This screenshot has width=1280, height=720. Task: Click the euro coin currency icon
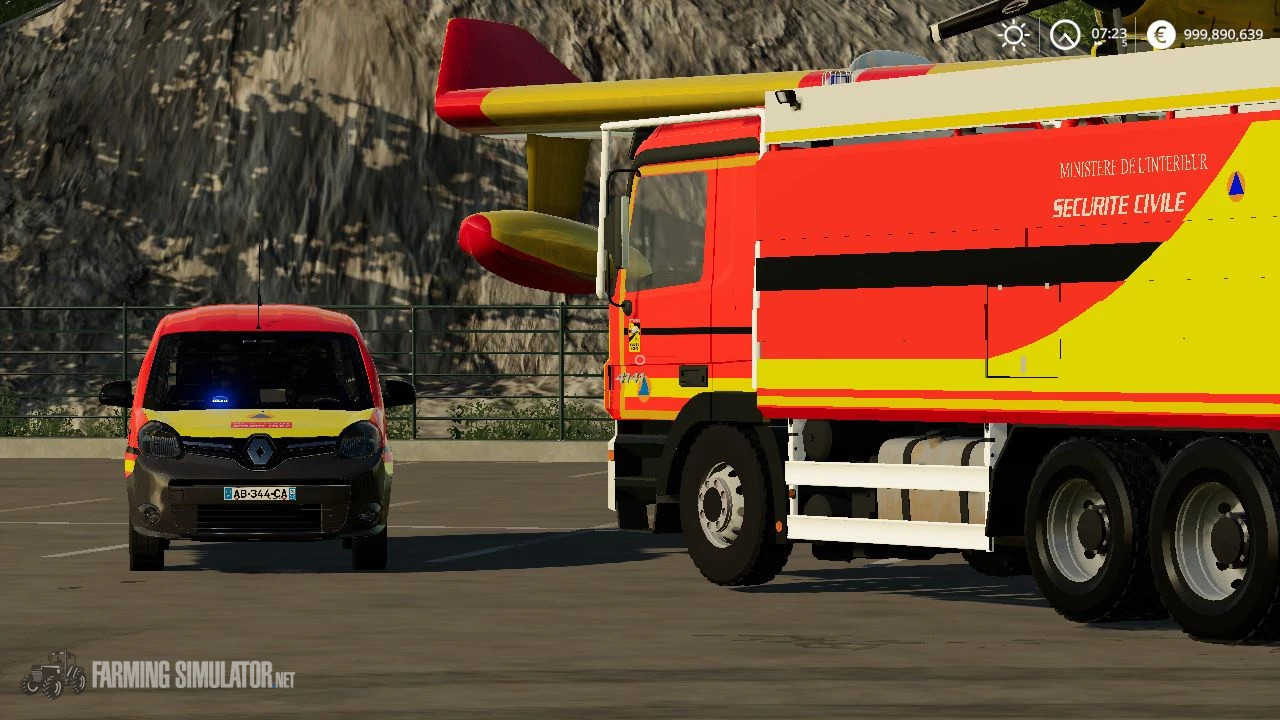click(1160, 36)
